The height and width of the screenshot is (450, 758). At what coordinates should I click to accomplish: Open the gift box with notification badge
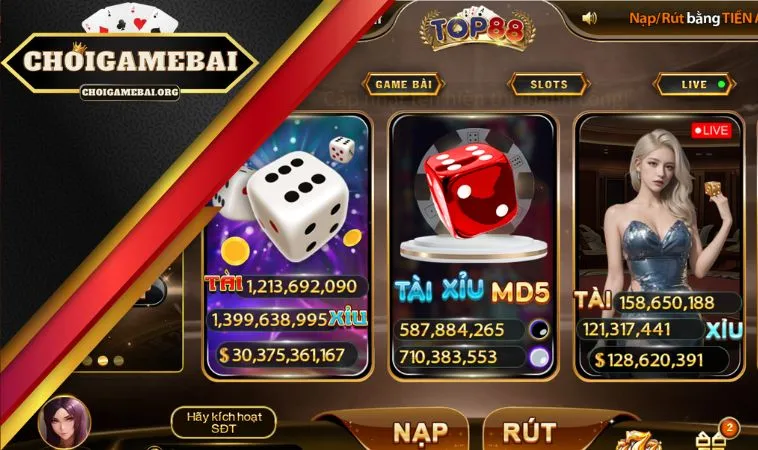[713, 438]
